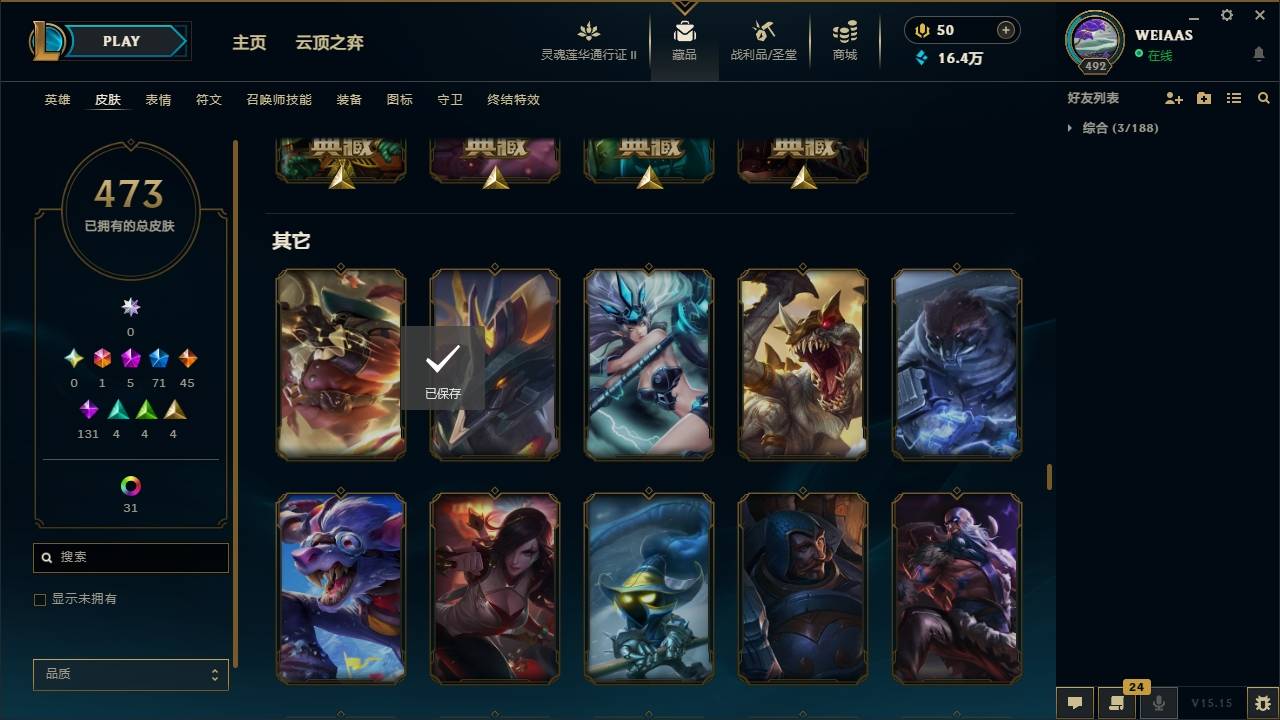The image size is (1280, 720).
Task: Open the 品质 quality dropdown
Action: pyautogui.click(x=130, y=674)
